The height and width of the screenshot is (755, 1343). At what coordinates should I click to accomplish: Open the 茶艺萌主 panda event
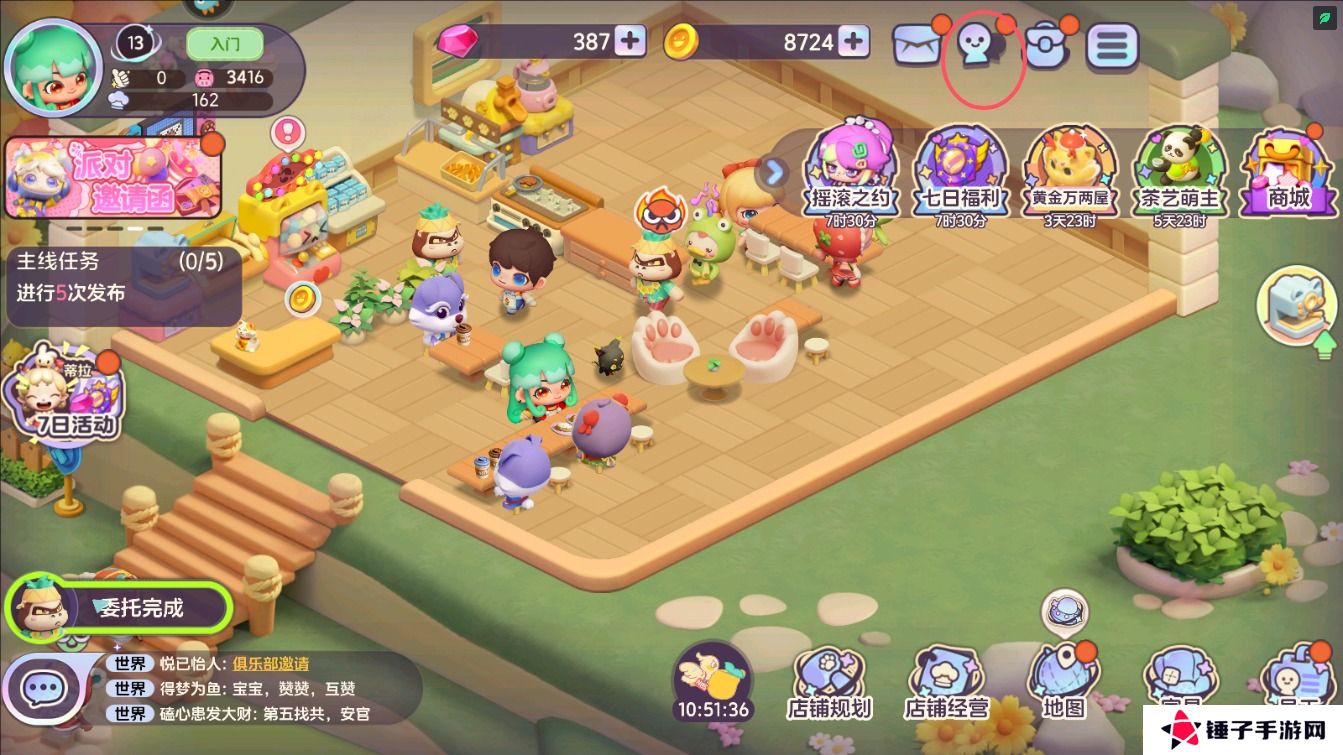pyautogui.click(x=1180, y=172)
